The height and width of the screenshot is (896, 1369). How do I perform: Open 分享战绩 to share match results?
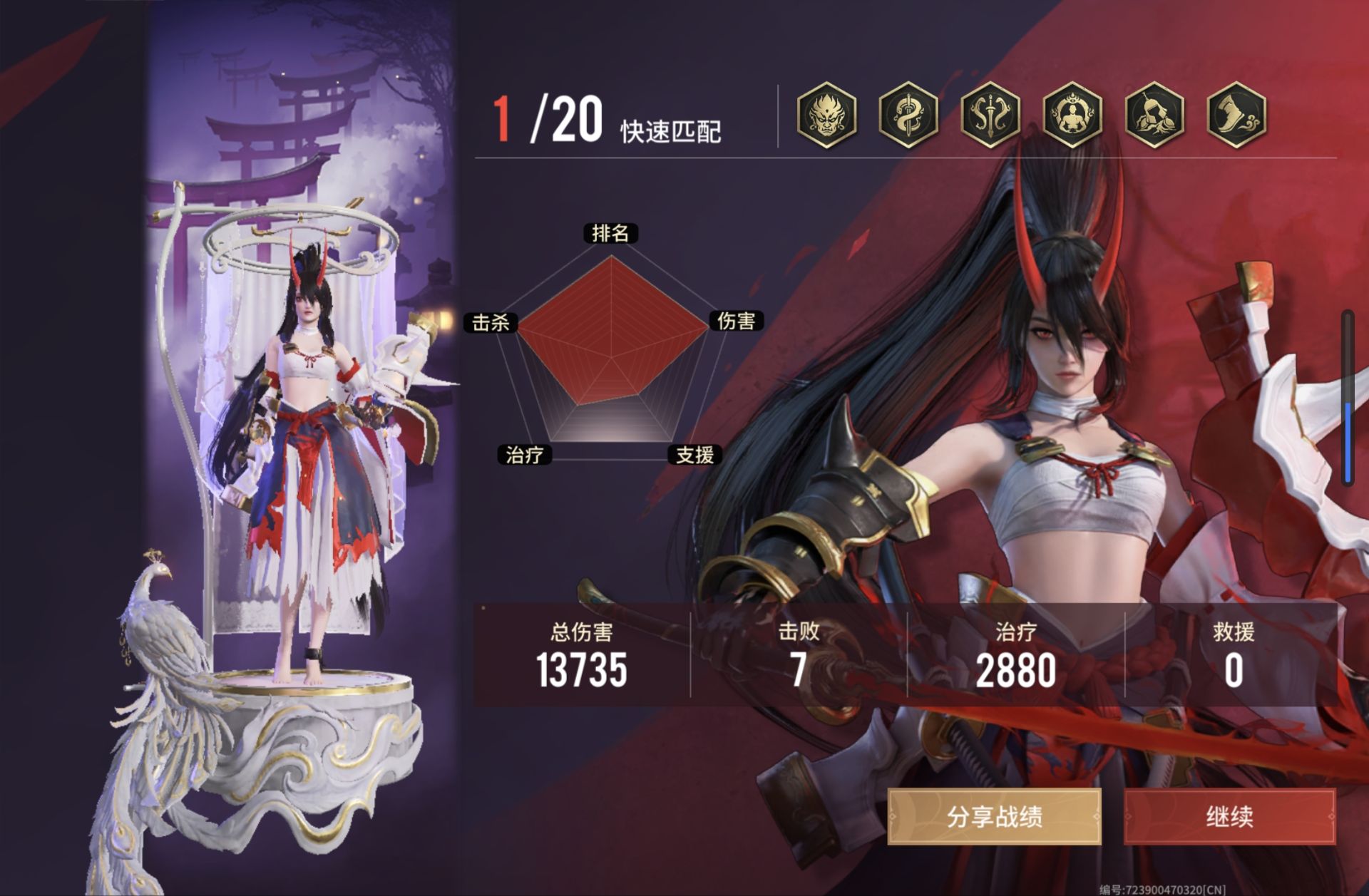994,816
